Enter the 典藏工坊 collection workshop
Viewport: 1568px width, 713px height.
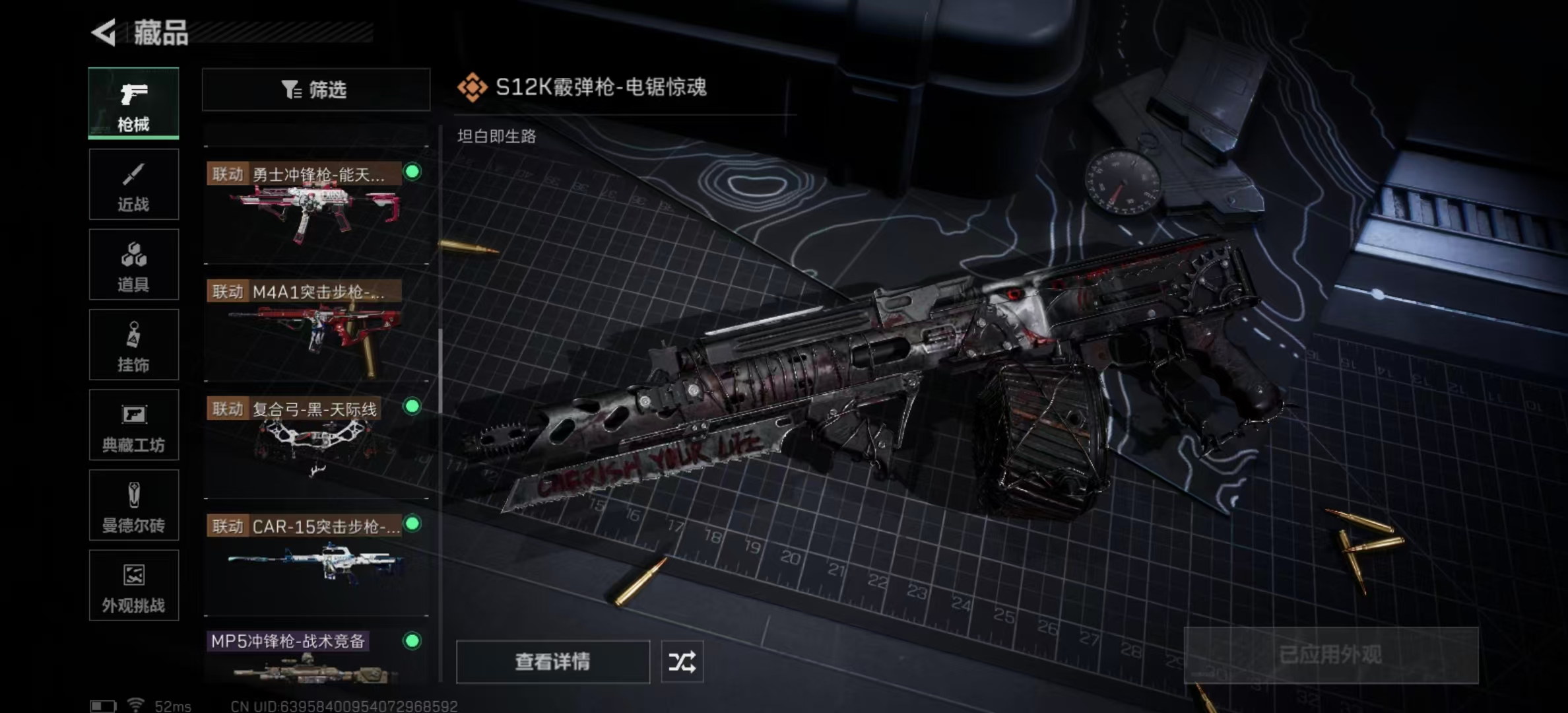coord(133,425)
